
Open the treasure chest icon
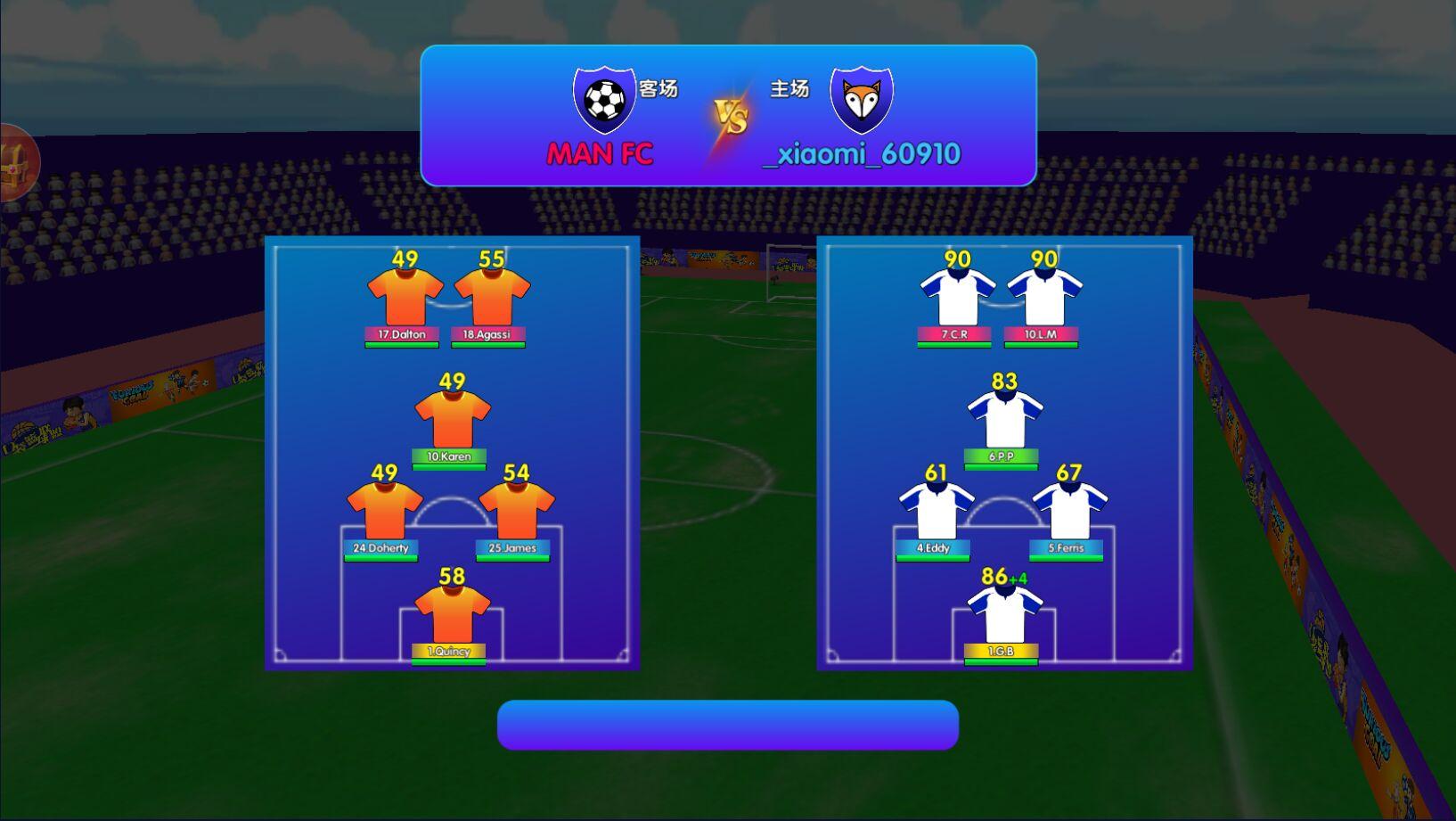pos(18,163)
